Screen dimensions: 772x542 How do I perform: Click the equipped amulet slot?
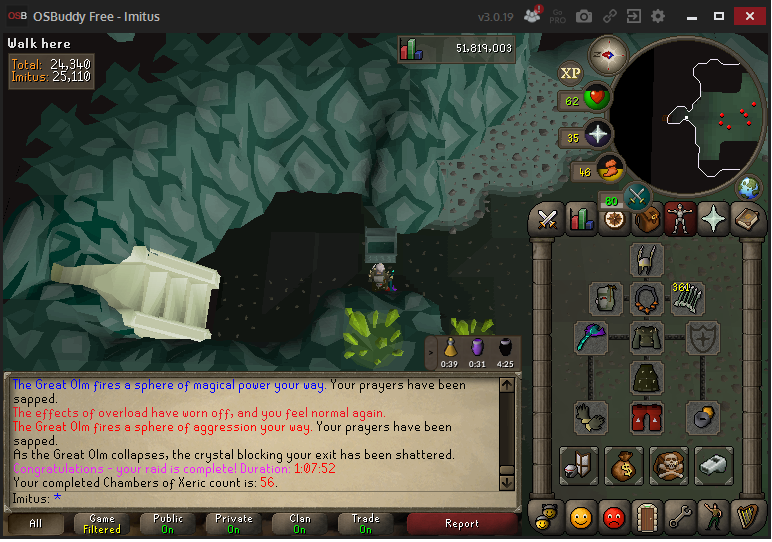[647, 298]
